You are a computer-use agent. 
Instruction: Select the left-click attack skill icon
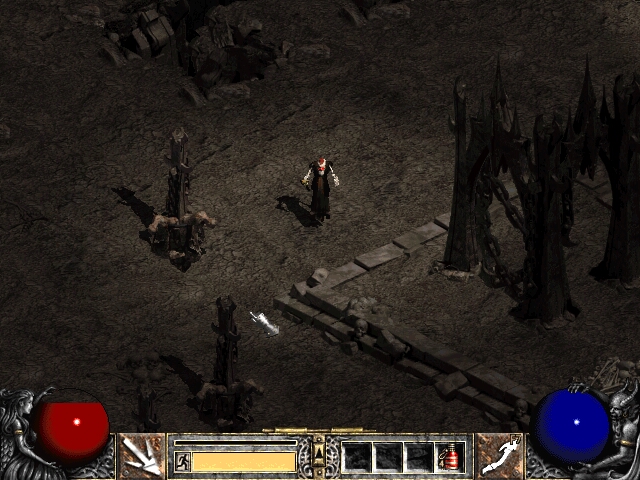(x=142, y=456)
